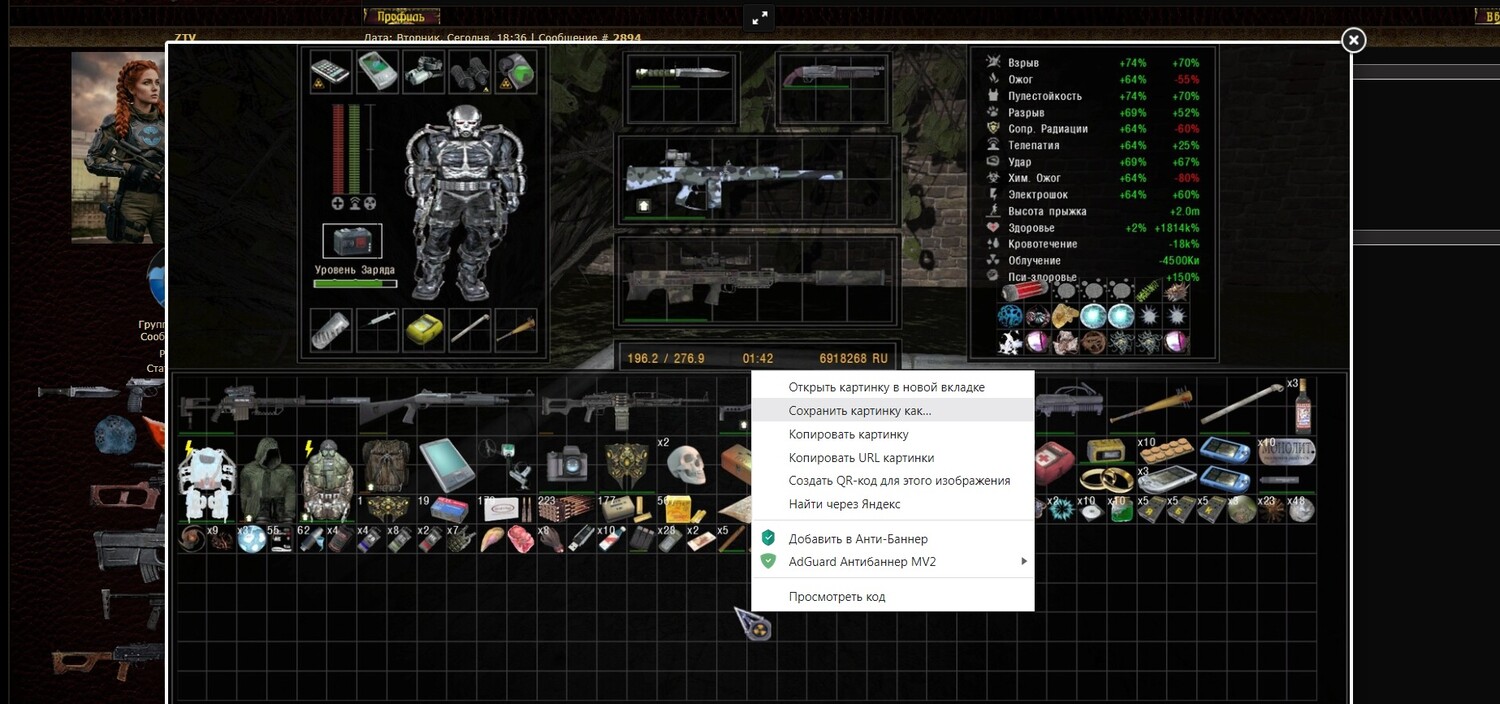Click the battery charge level slot
1500x704 pixels.
click(x=352, y=242)
